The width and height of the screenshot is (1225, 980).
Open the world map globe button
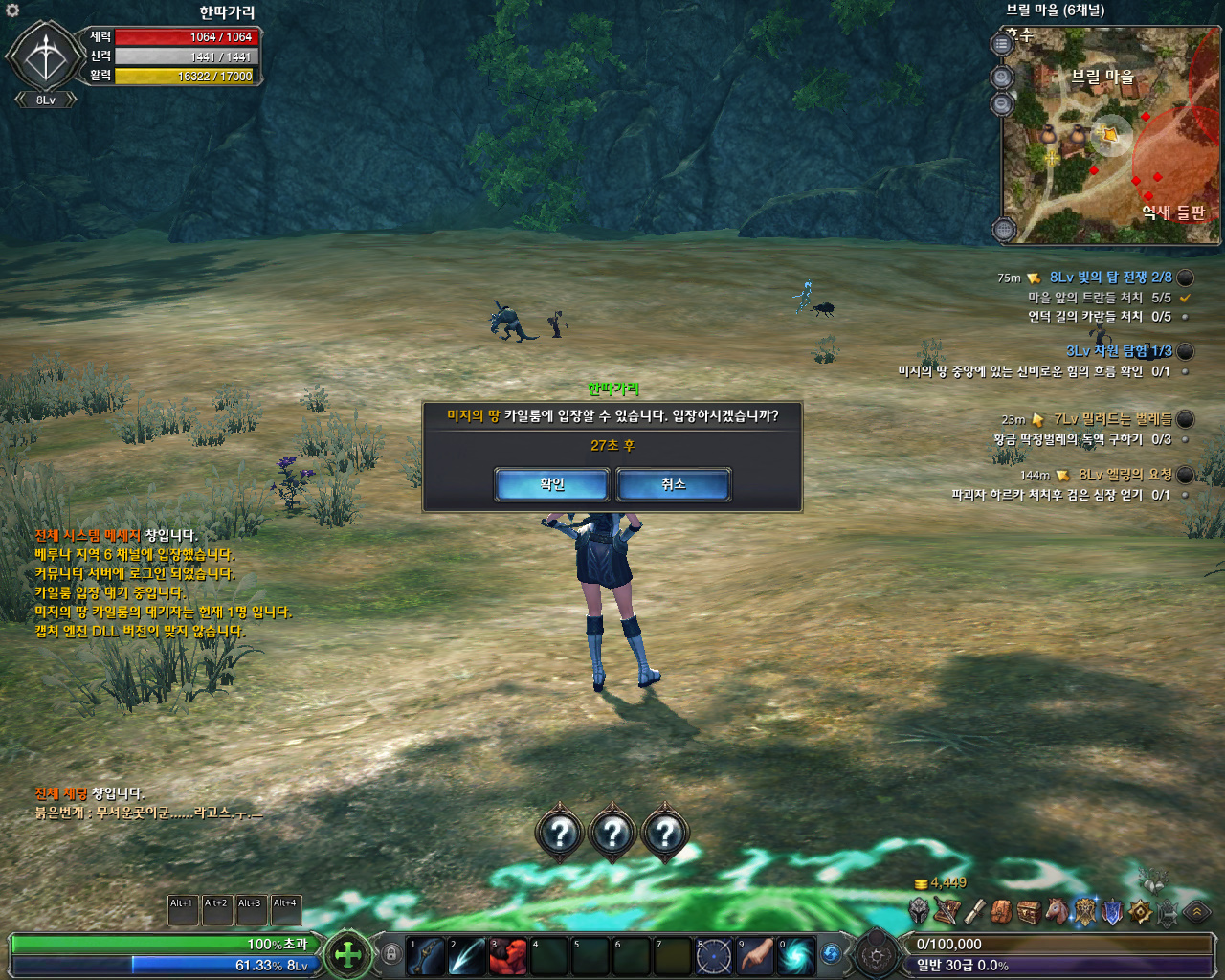click(x=1003, y=229)
